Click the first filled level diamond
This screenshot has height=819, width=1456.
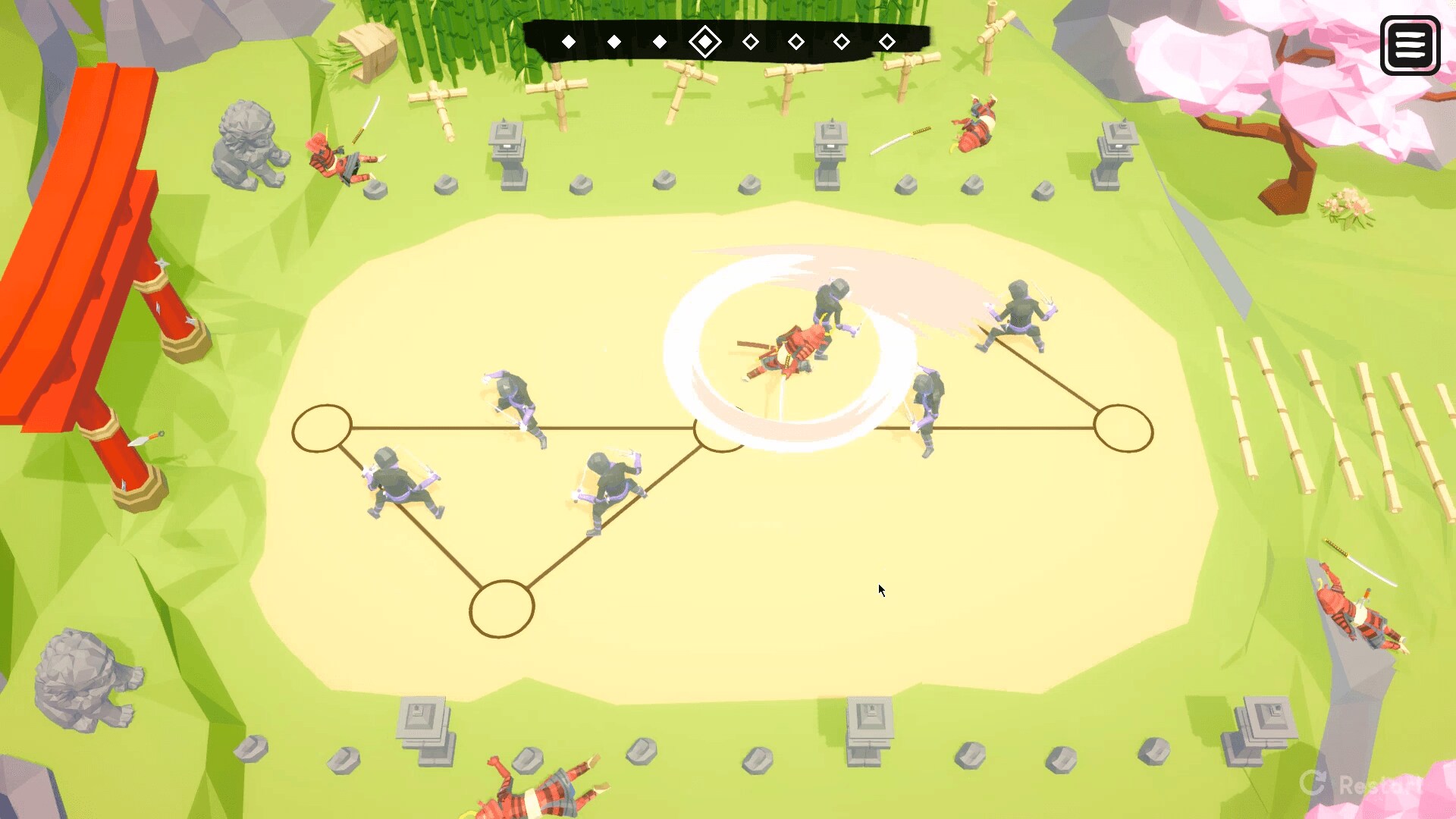click(x=569, y=42)
